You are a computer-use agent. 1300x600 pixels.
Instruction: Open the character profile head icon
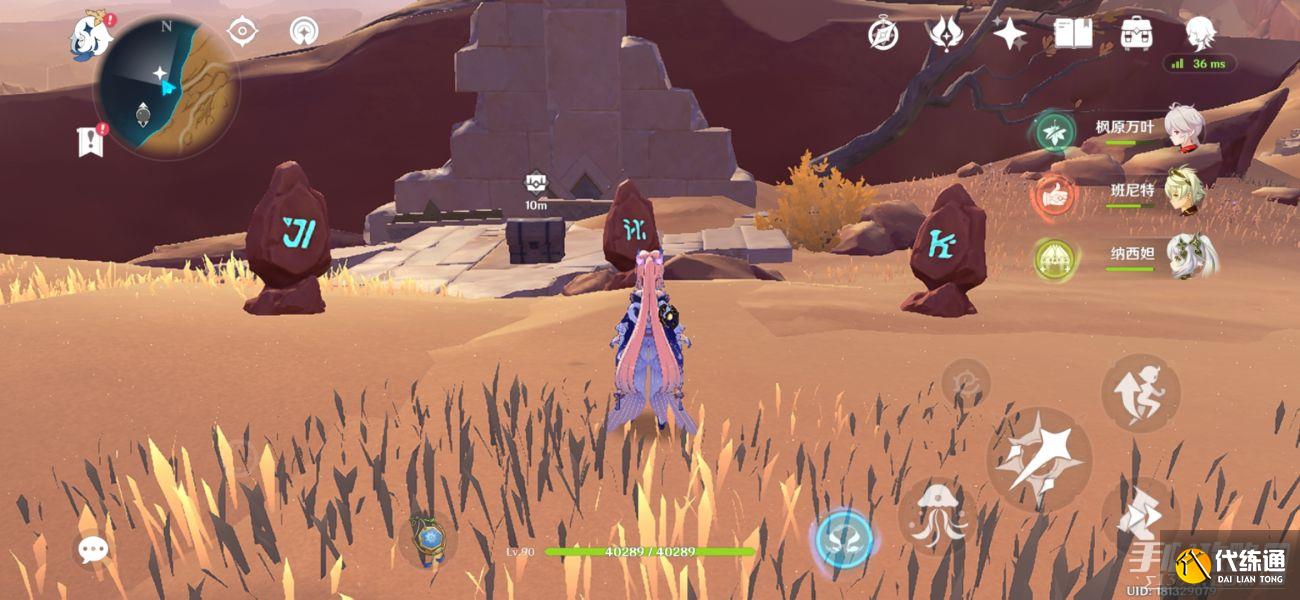coord(1200,33)
